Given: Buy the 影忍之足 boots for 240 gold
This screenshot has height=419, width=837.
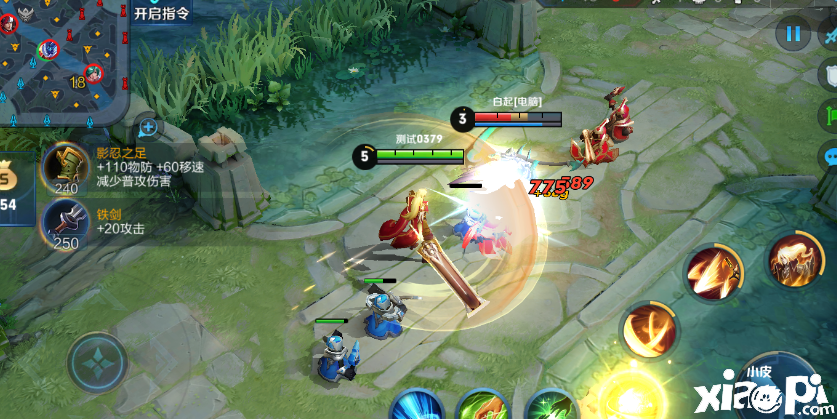Looking at the screenshot, I should click(66, 166).
